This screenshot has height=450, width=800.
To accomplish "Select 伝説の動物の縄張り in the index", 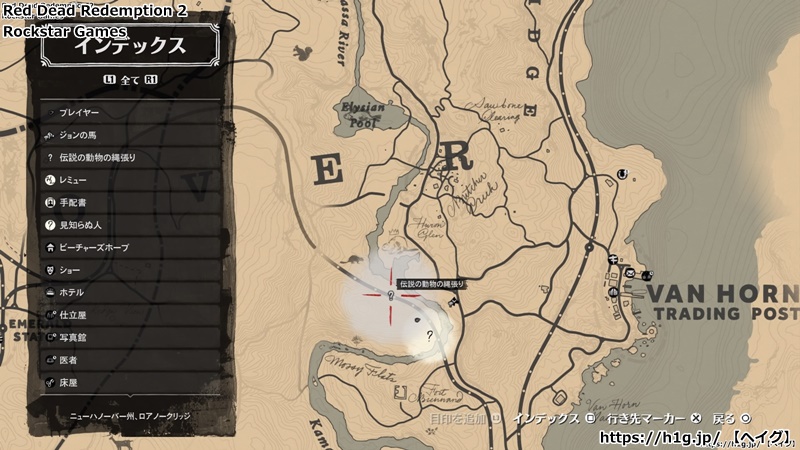I will pyautogui.click(x=128, y=157).
